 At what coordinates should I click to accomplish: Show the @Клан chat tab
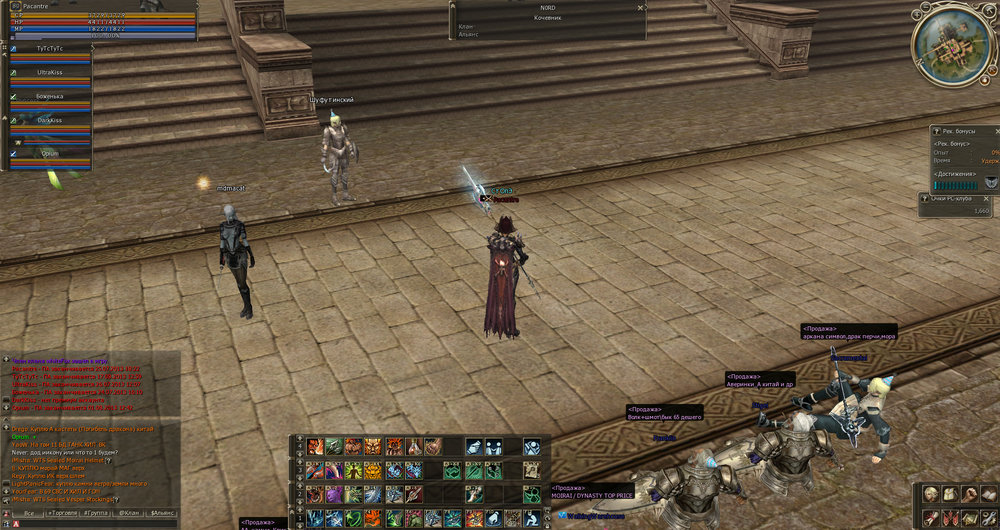[x=129, y=513]
